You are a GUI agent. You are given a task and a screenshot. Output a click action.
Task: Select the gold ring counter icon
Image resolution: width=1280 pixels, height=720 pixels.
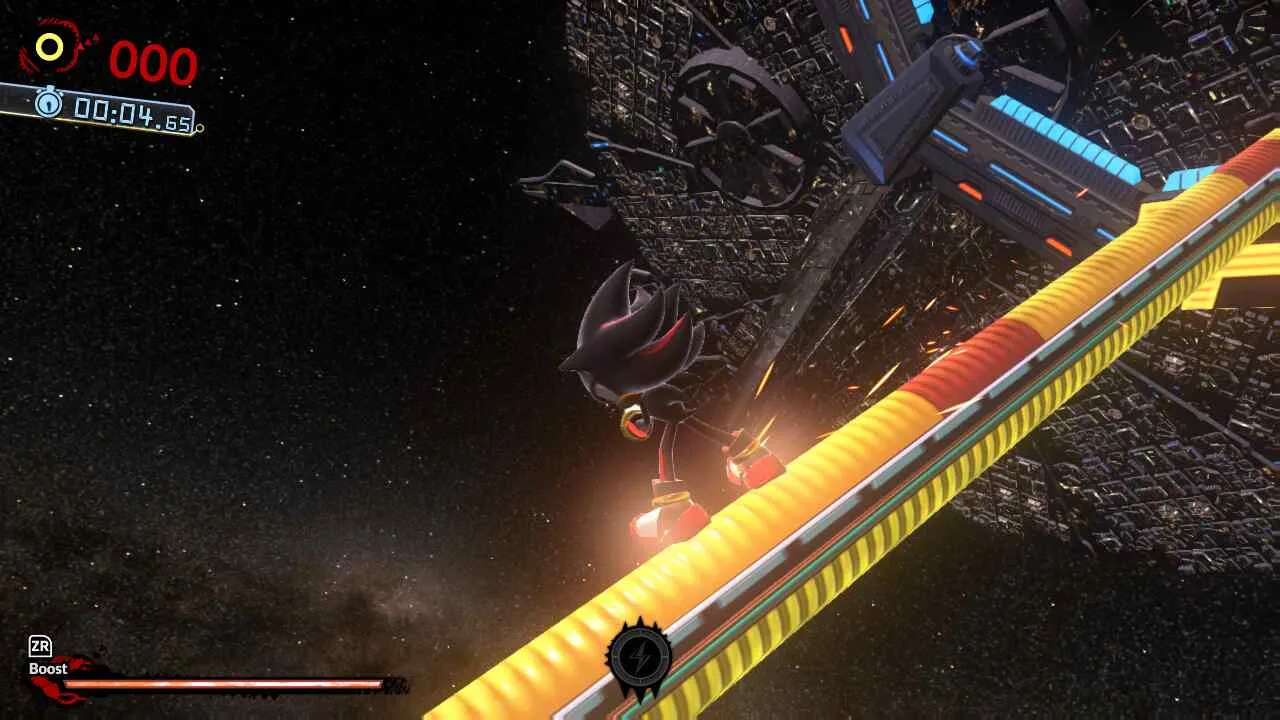49,46
